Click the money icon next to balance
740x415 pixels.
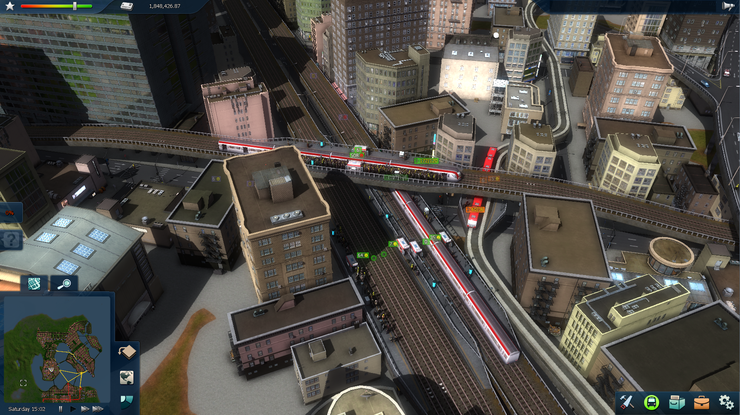pos(127,6)
